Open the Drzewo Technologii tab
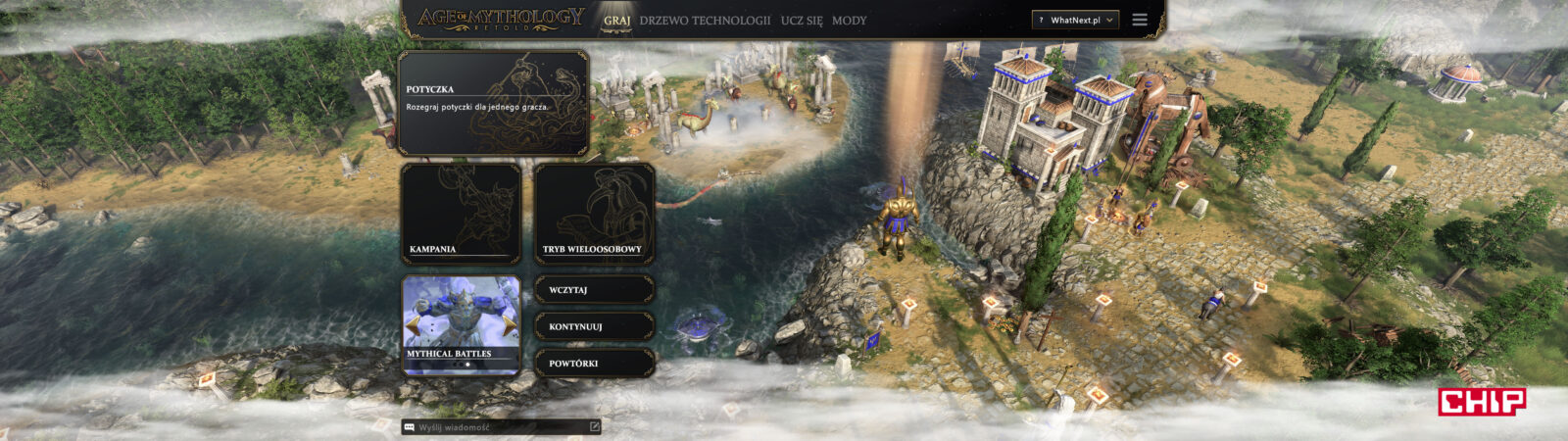Screen dimensions: 1568x441 705,21
